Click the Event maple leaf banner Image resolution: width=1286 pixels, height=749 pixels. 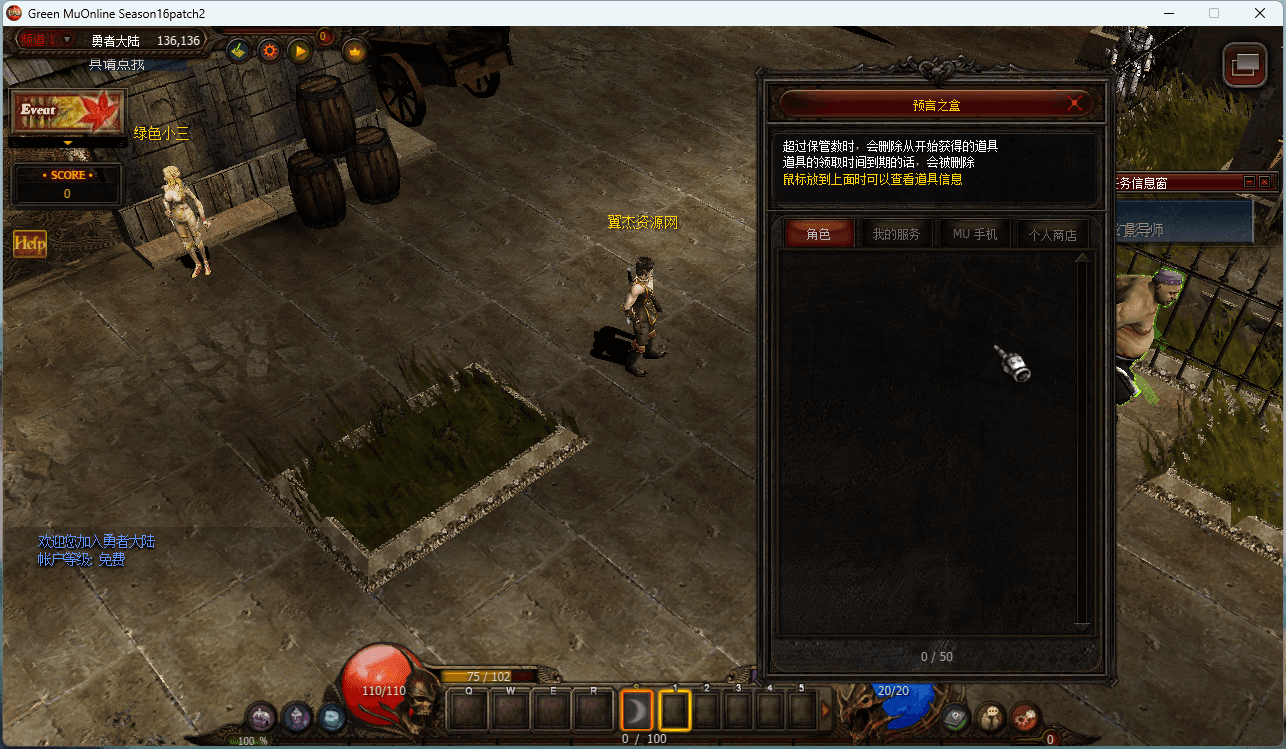(68, 111)
